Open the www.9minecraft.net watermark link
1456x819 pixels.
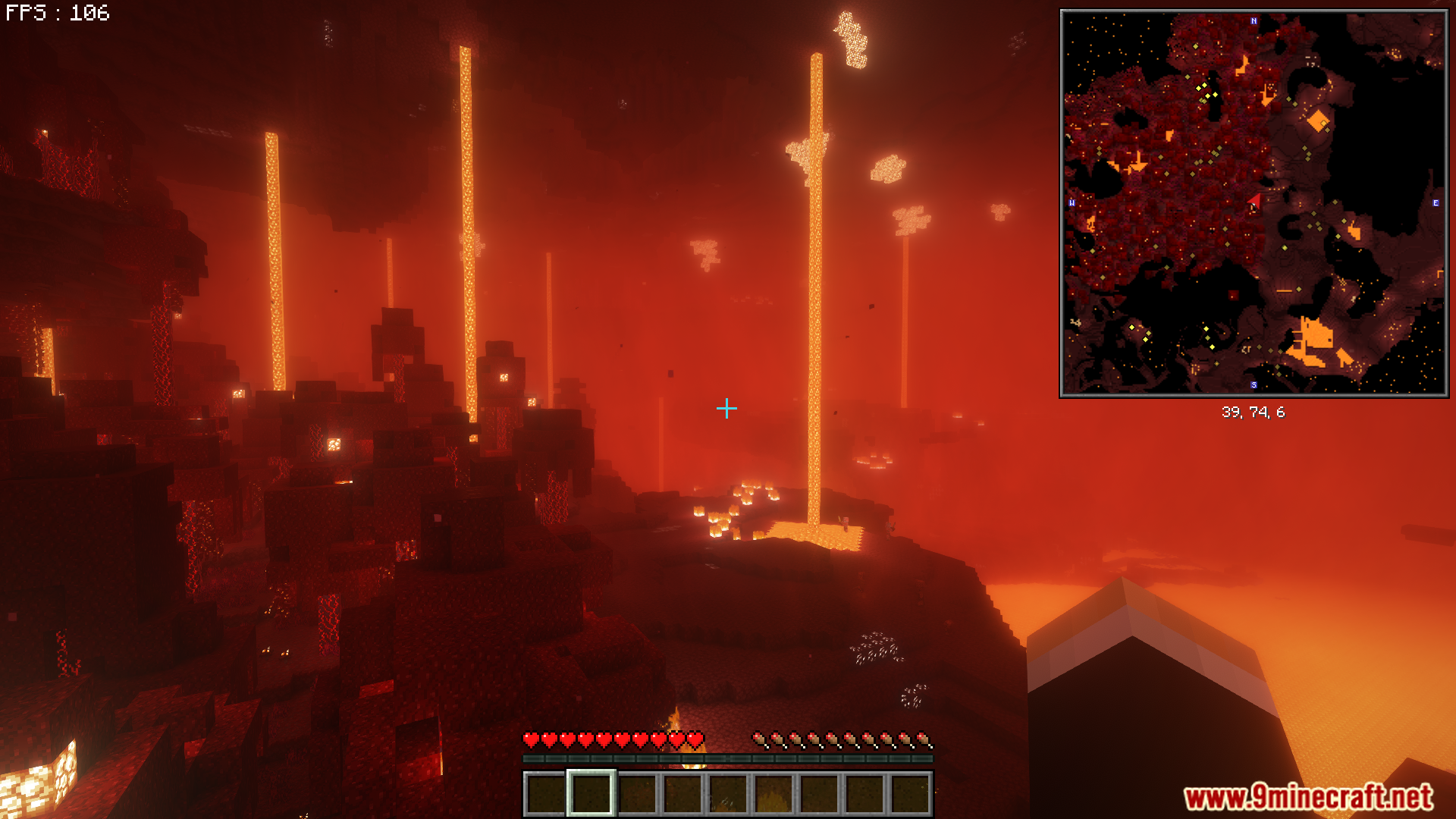point(1308,797)
